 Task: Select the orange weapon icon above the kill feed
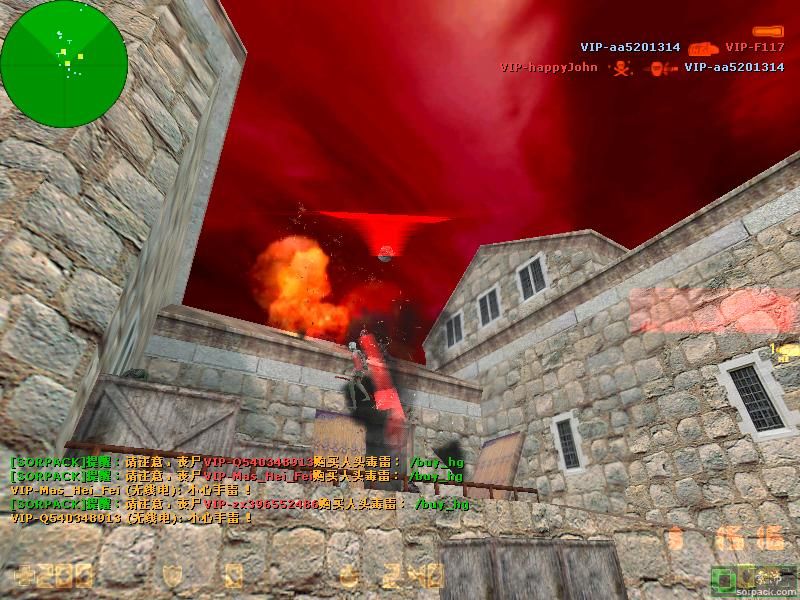tap(768, 32)
